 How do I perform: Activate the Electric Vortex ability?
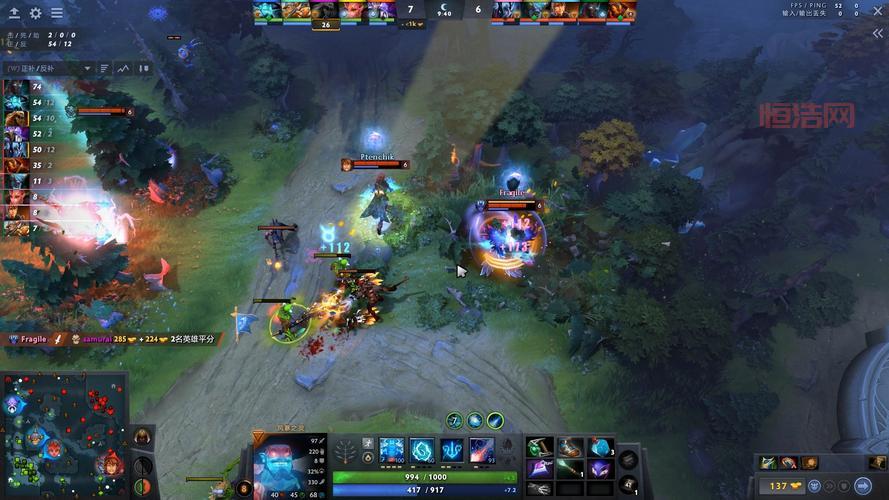click(x=421, y=451)
